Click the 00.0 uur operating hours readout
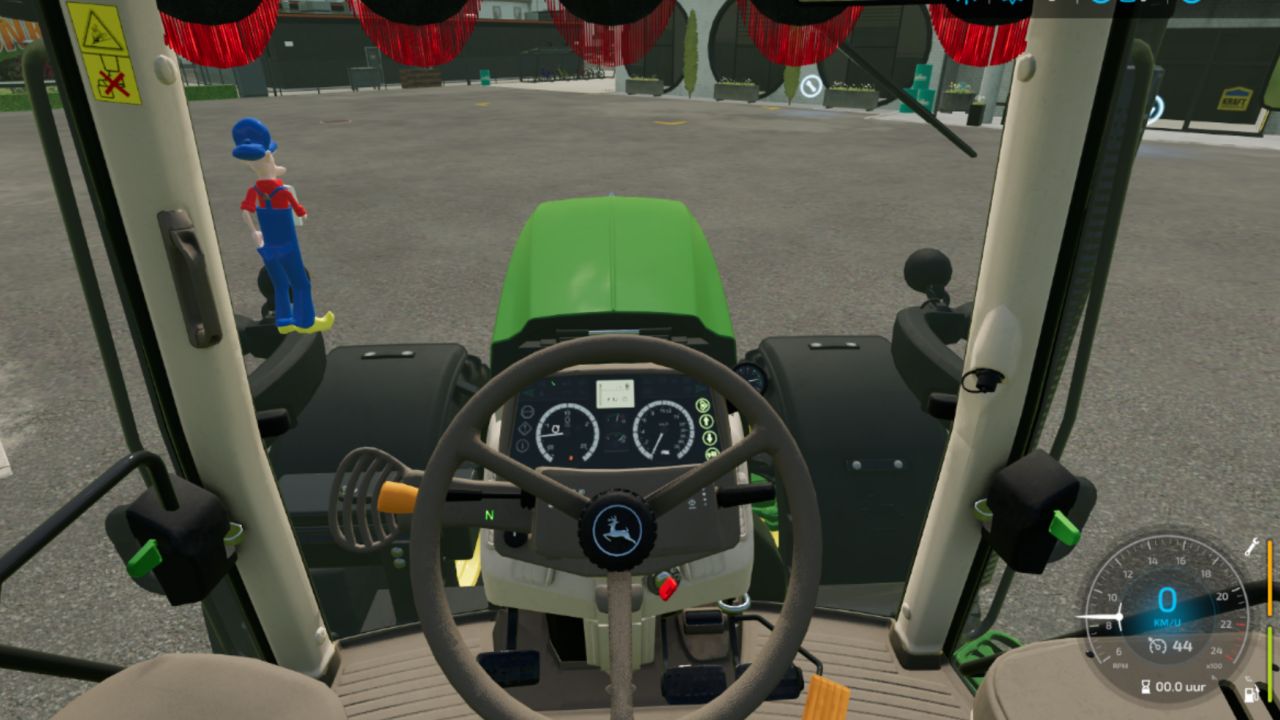 coord(1180,687)
